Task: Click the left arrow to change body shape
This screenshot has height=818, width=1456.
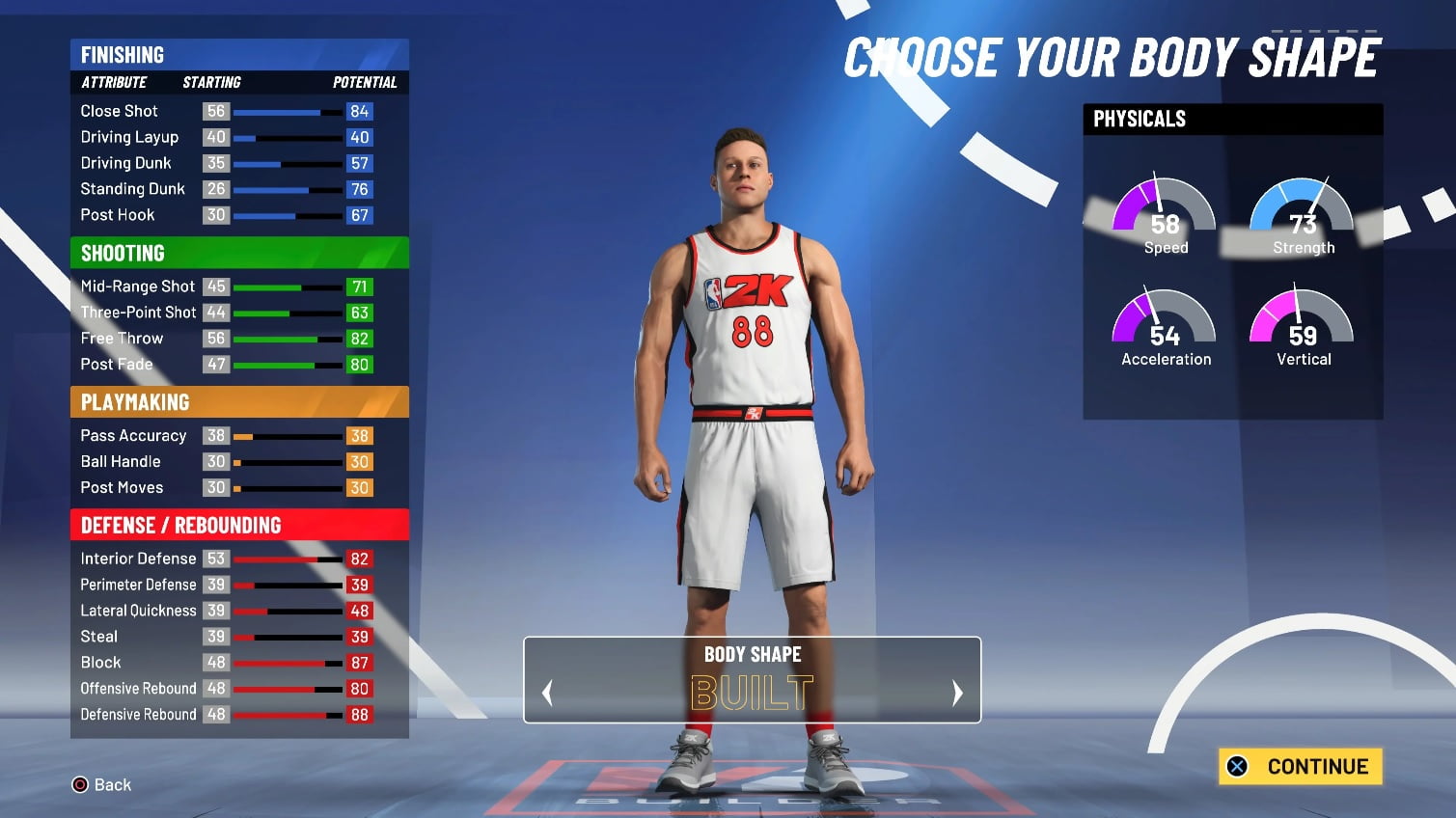Action: pyautogui.click(x=547, y=693)
